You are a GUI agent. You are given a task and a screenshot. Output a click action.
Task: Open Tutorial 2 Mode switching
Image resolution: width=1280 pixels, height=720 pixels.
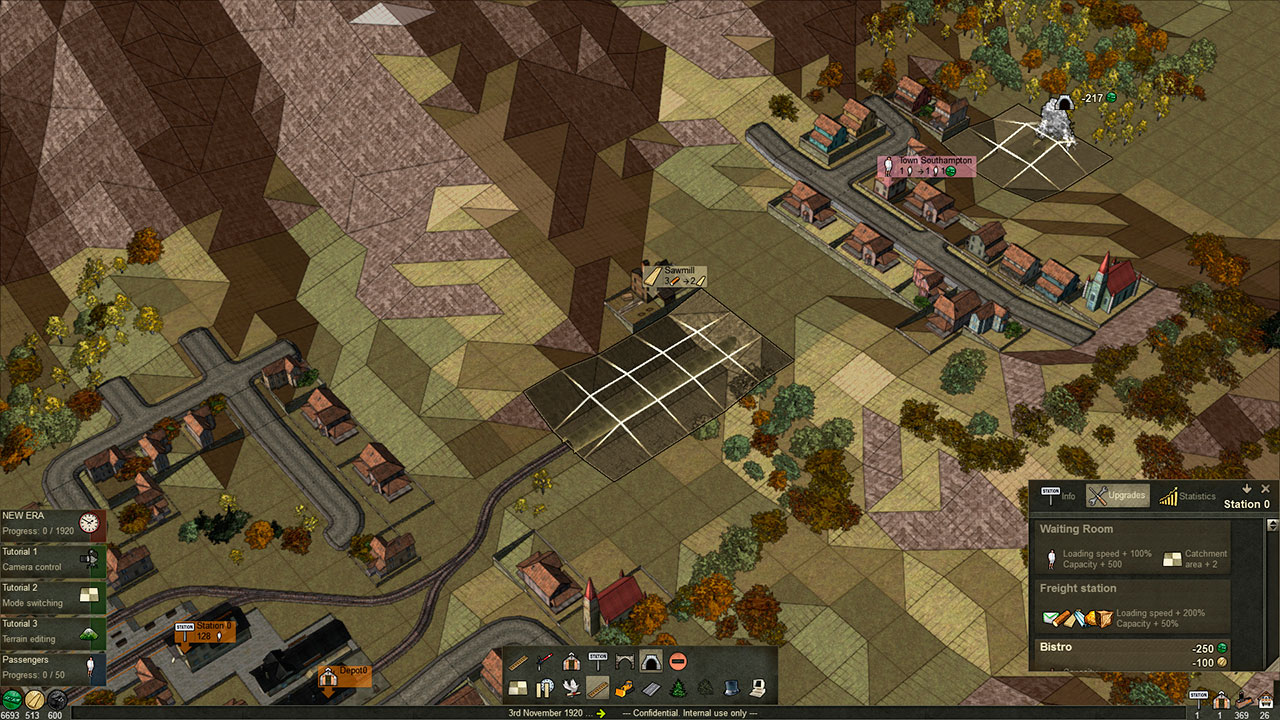[x=52, y=595]
